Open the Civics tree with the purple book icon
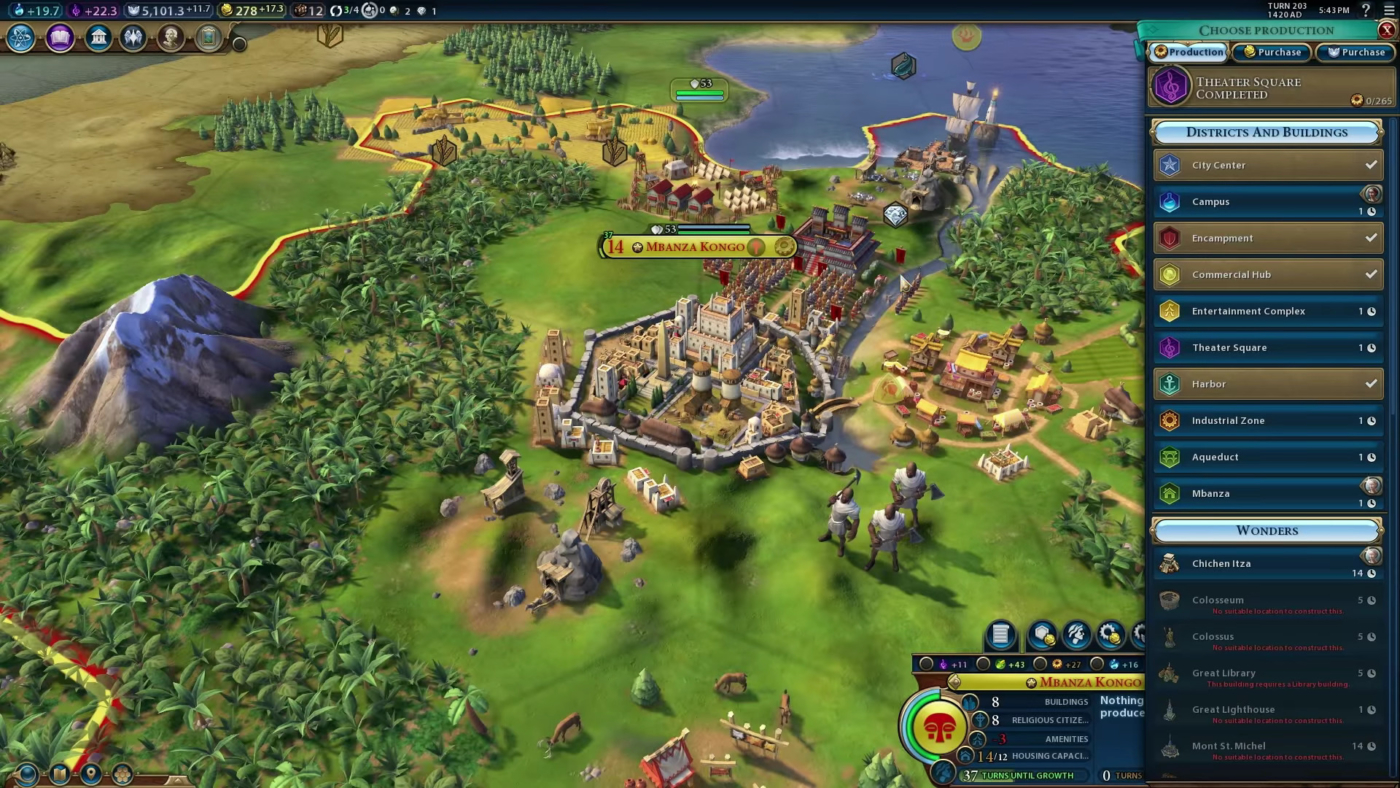The width and height of the screenshot is (1400, 788). [x=60, y=37]
